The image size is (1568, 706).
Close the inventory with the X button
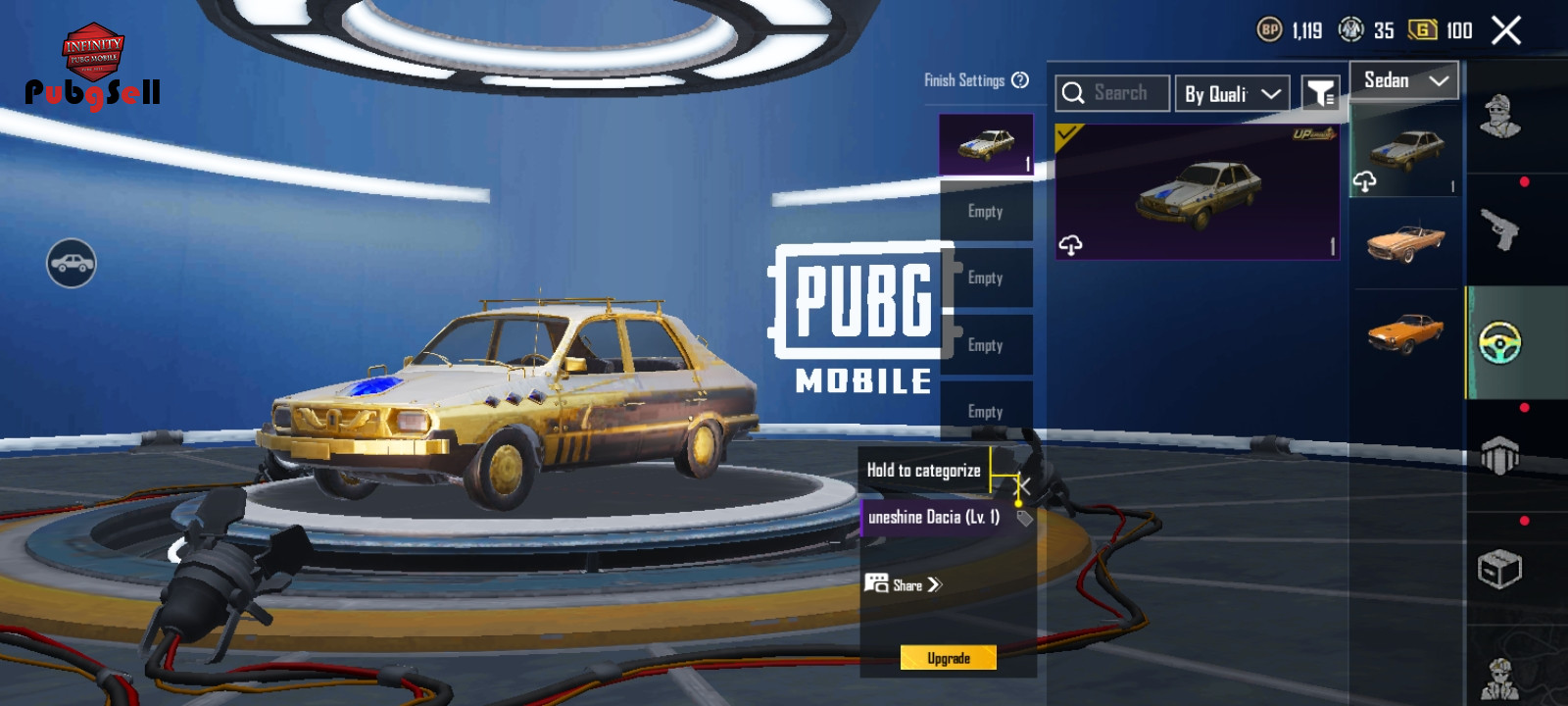coord(1506,31)
